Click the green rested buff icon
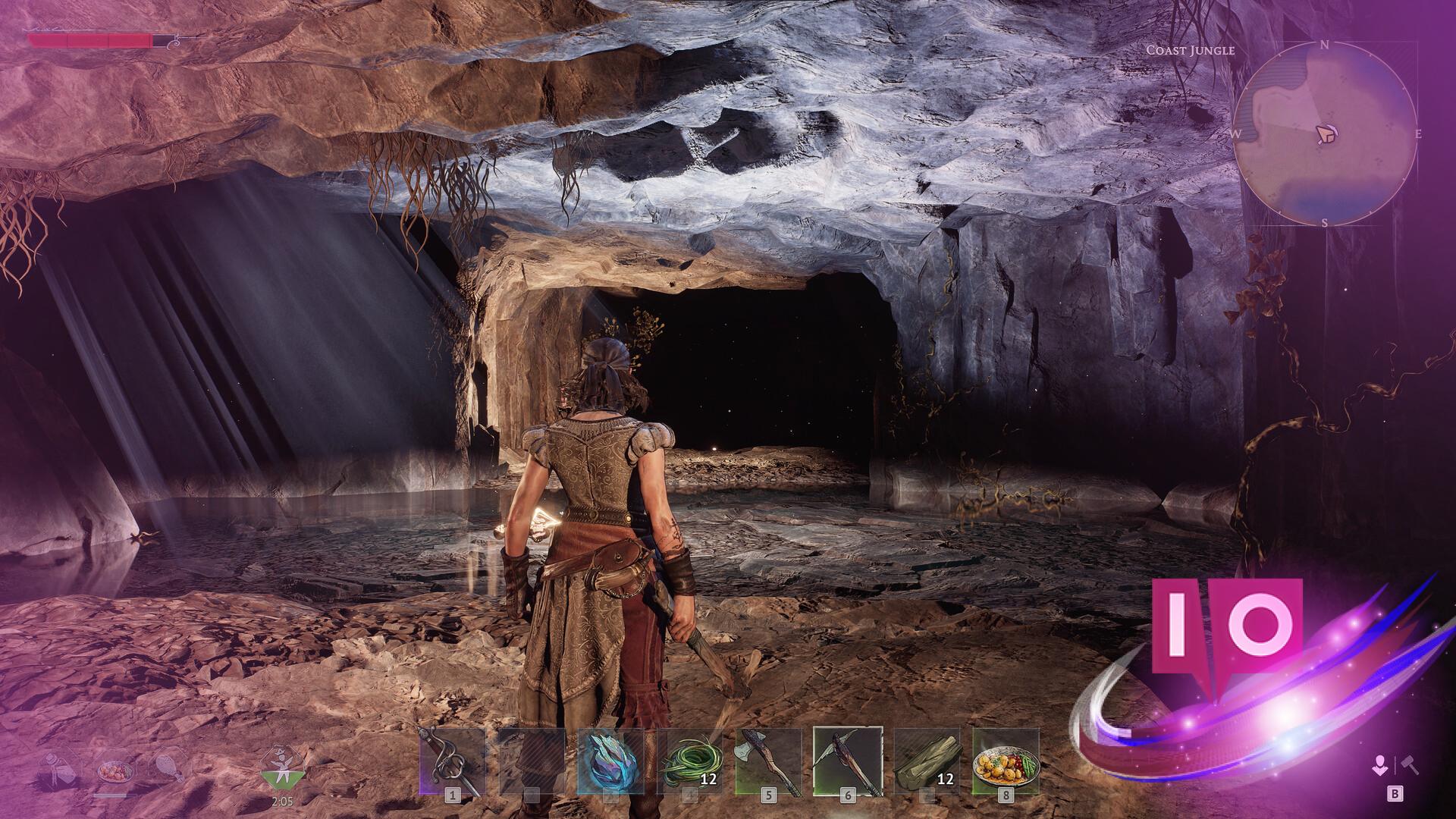Image resolution: width=1456 pixels, height=819 pixels. click(x=283, y=773)
